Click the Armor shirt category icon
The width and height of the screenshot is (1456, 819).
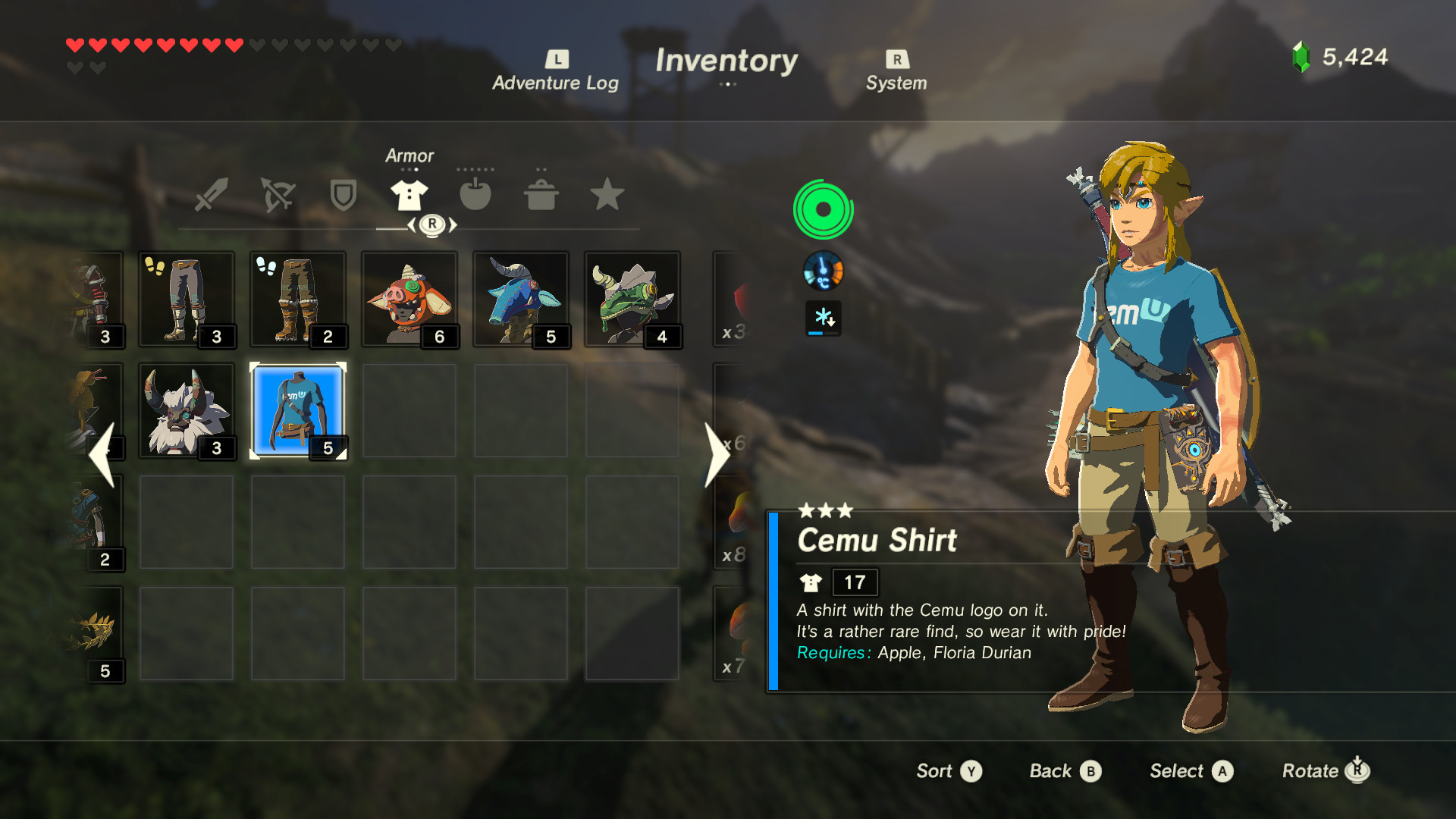click(409, 195)
